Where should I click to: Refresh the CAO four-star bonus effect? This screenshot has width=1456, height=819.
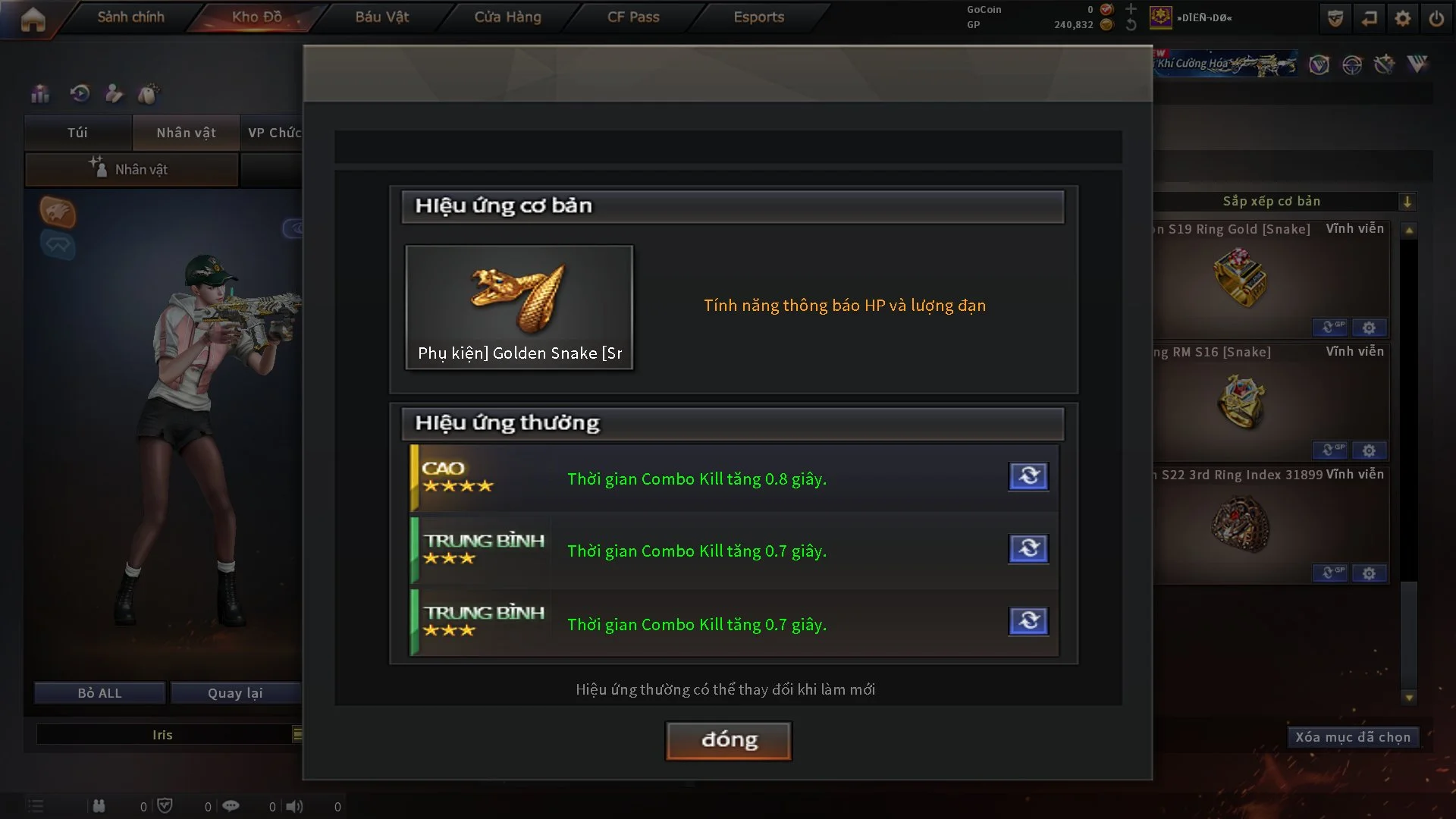click(1028, 476)
